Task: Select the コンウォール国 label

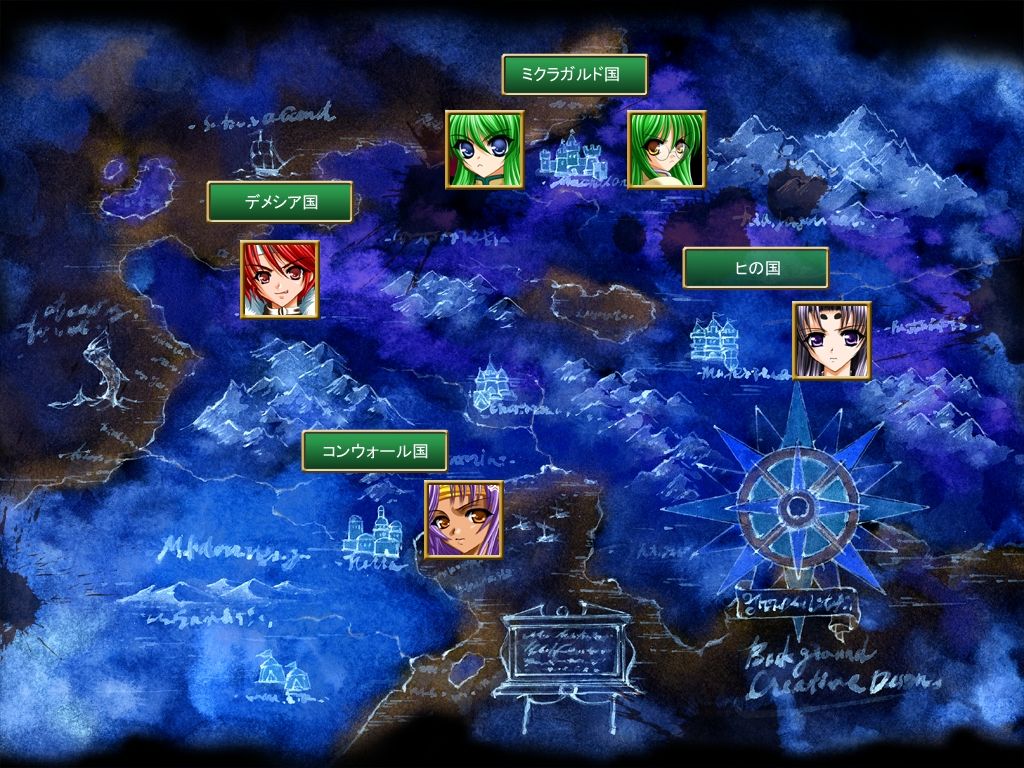Action: click(375, 451)
